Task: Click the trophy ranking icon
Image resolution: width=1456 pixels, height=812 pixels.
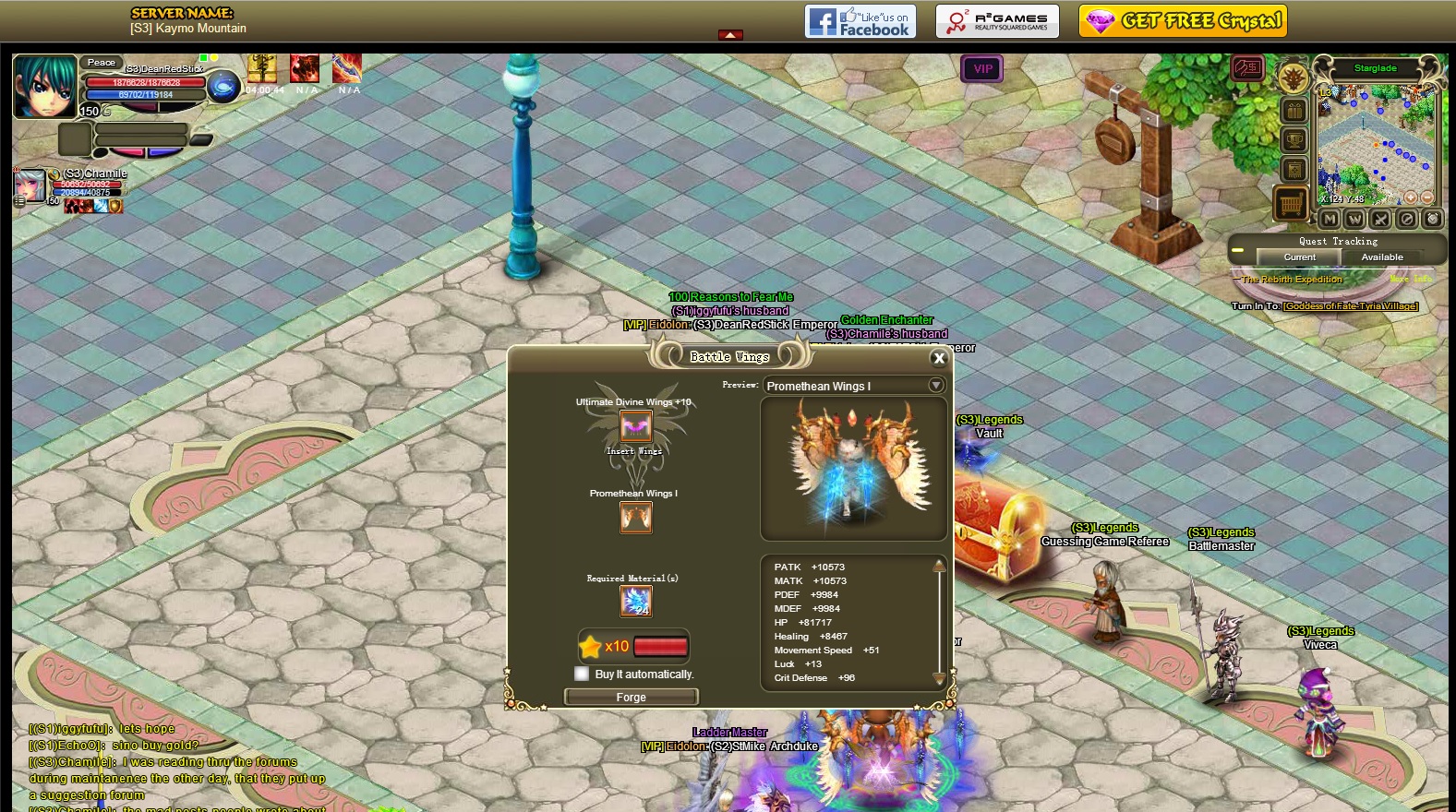Action: pyautogui.click(x=1294, y=140)
